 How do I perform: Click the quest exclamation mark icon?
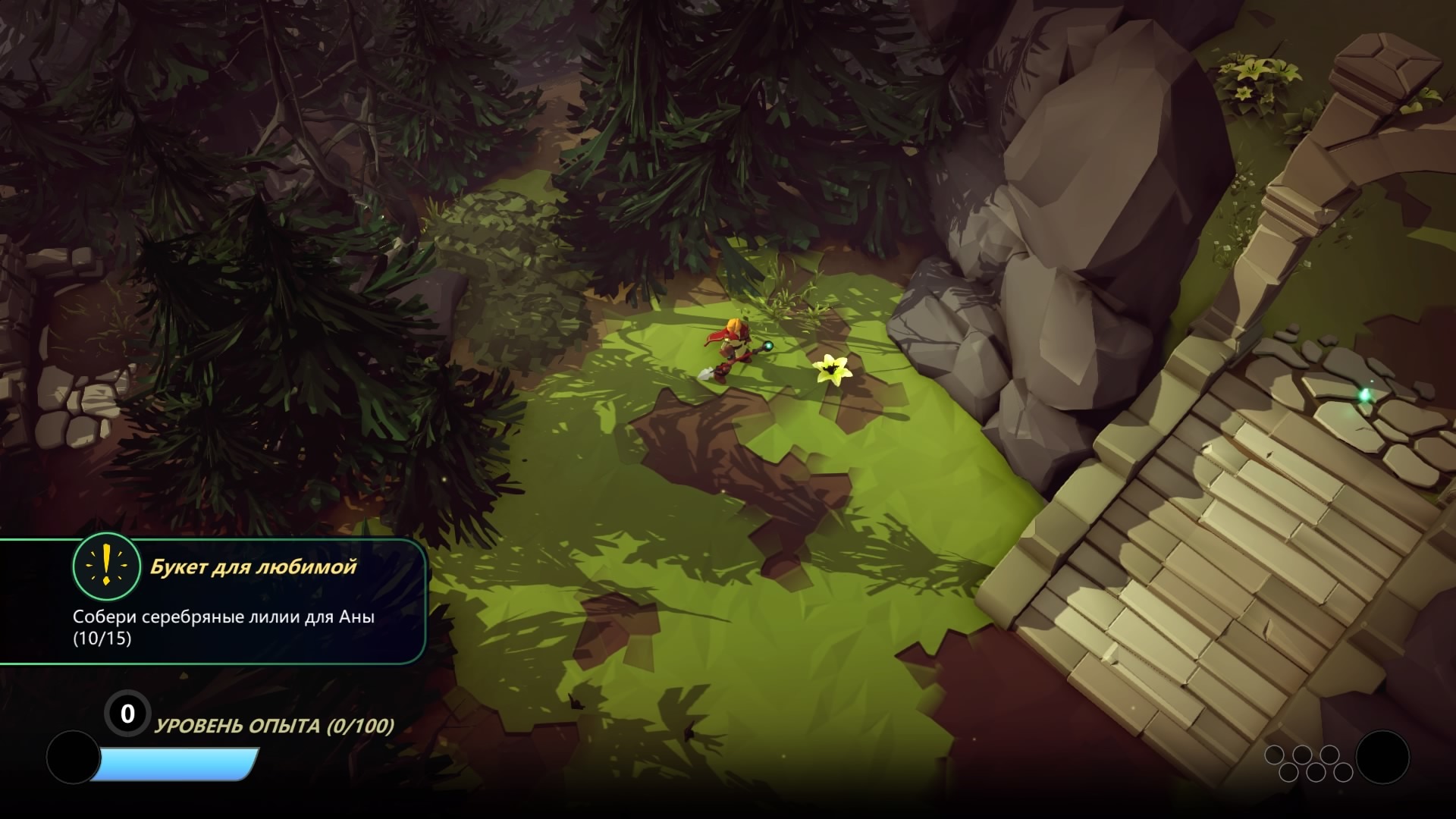(x=106, y=566)
